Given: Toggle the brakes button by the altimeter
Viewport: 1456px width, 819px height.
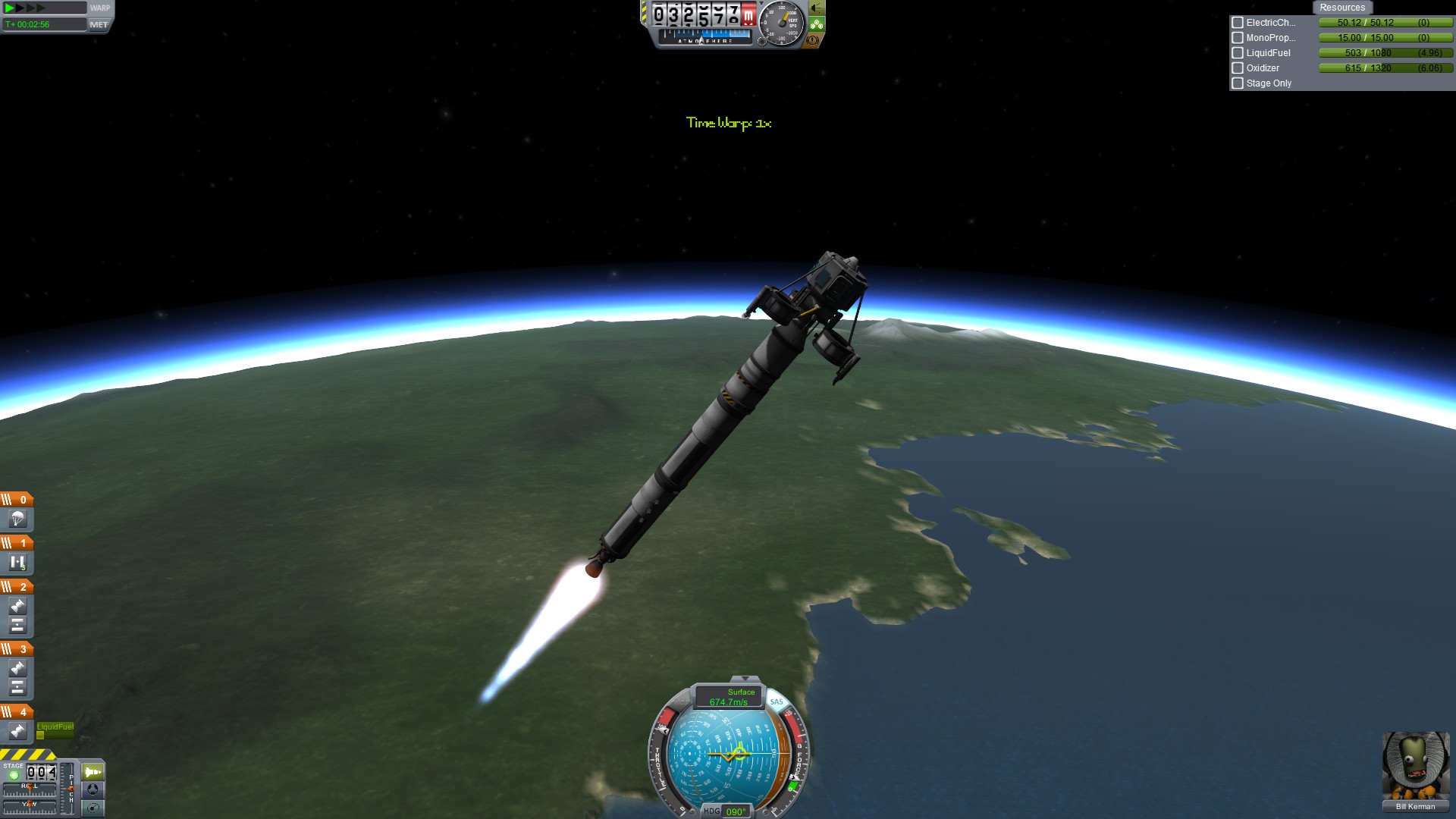Looking at the screenshot, I should (813, 40).
